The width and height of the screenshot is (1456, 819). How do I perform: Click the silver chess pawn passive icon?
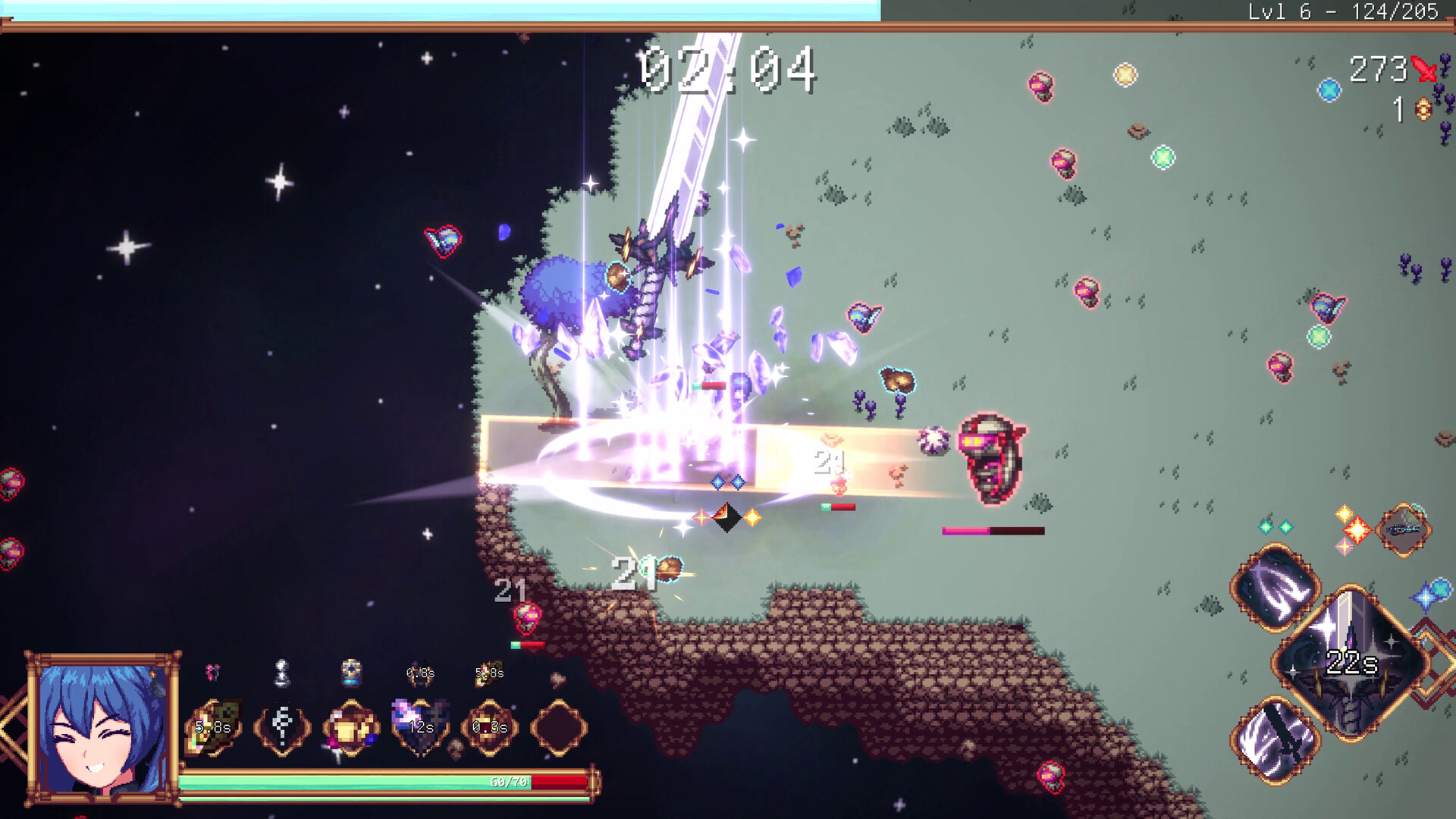click(281, 673)
